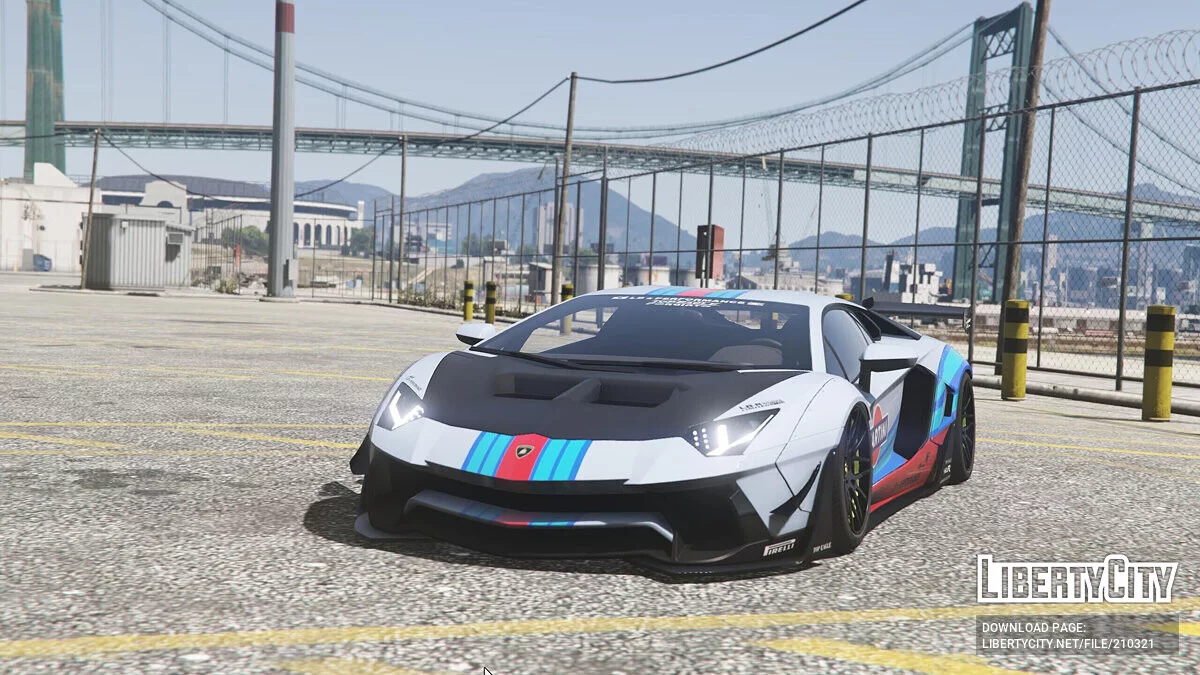The height and width of the screenshot is (675, 1200).
Task: Click the LibertyCity logo watermark
Action: (1076, 579)
